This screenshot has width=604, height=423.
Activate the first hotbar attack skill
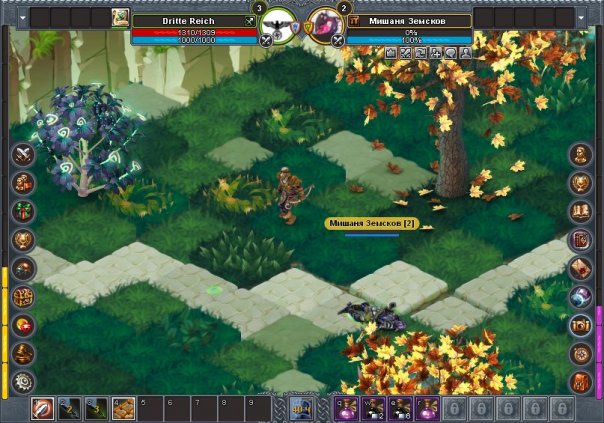click(43, 408)
